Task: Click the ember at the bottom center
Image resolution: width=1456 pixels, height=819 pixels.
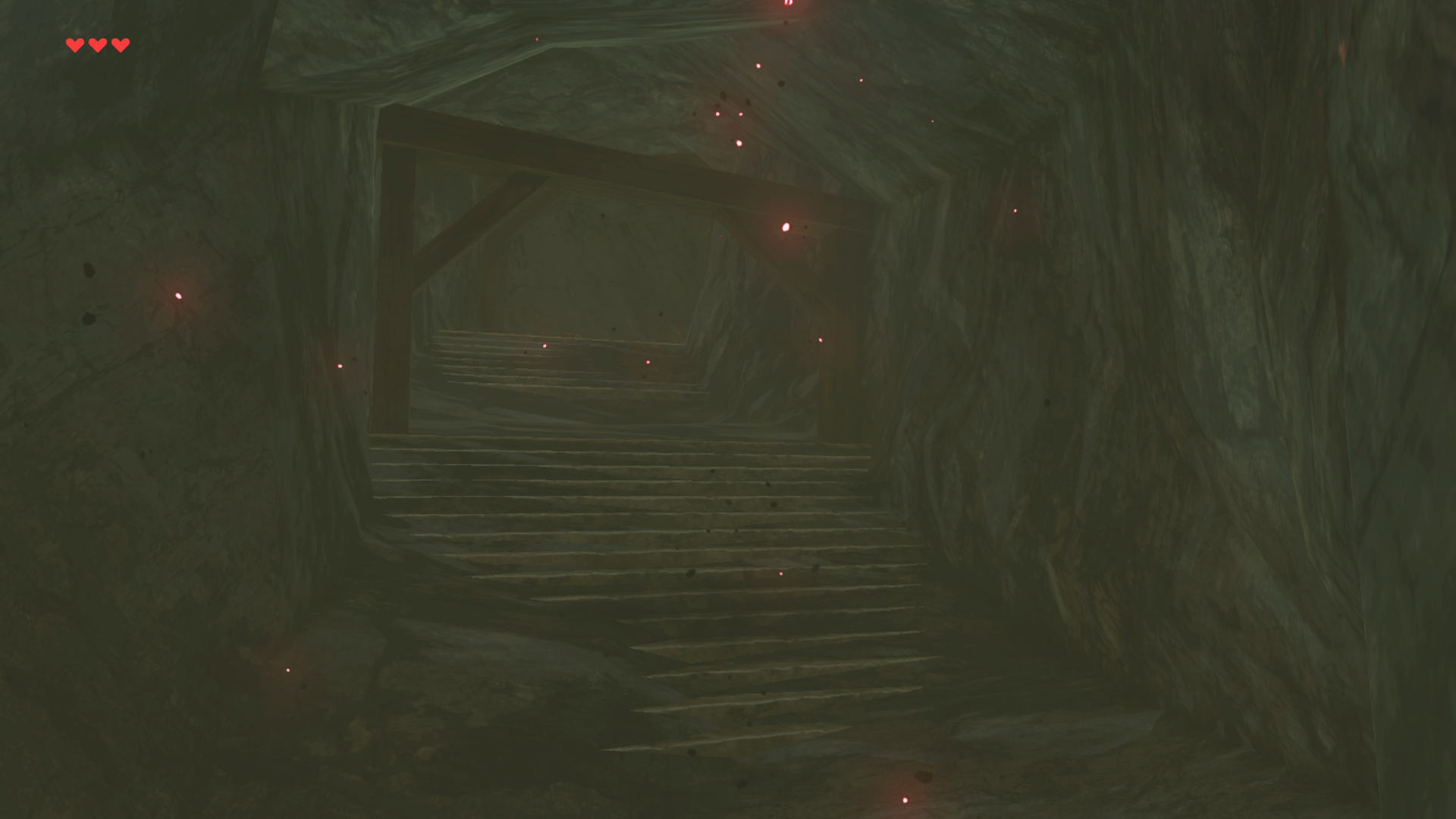Action: tap(905, 799)
